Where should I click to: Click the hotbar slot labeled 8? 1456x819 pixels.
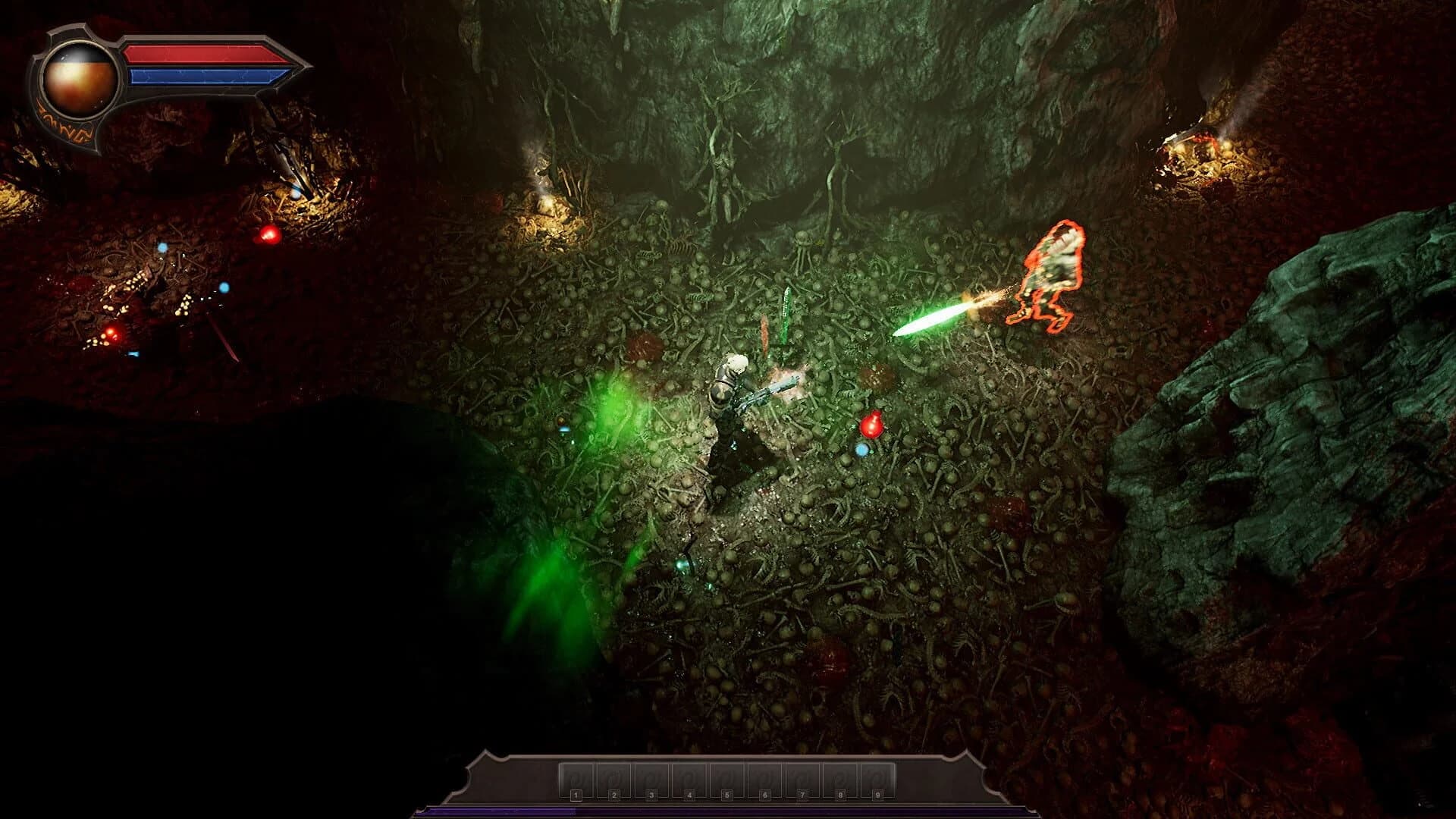click(840, 780)
